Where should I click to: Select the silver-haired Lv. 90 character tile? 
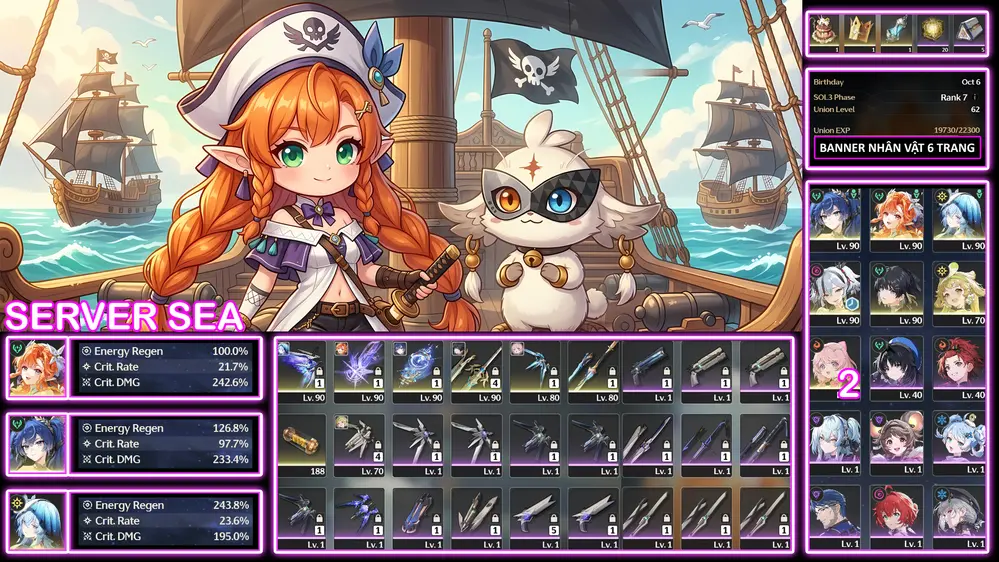(835, 293)
